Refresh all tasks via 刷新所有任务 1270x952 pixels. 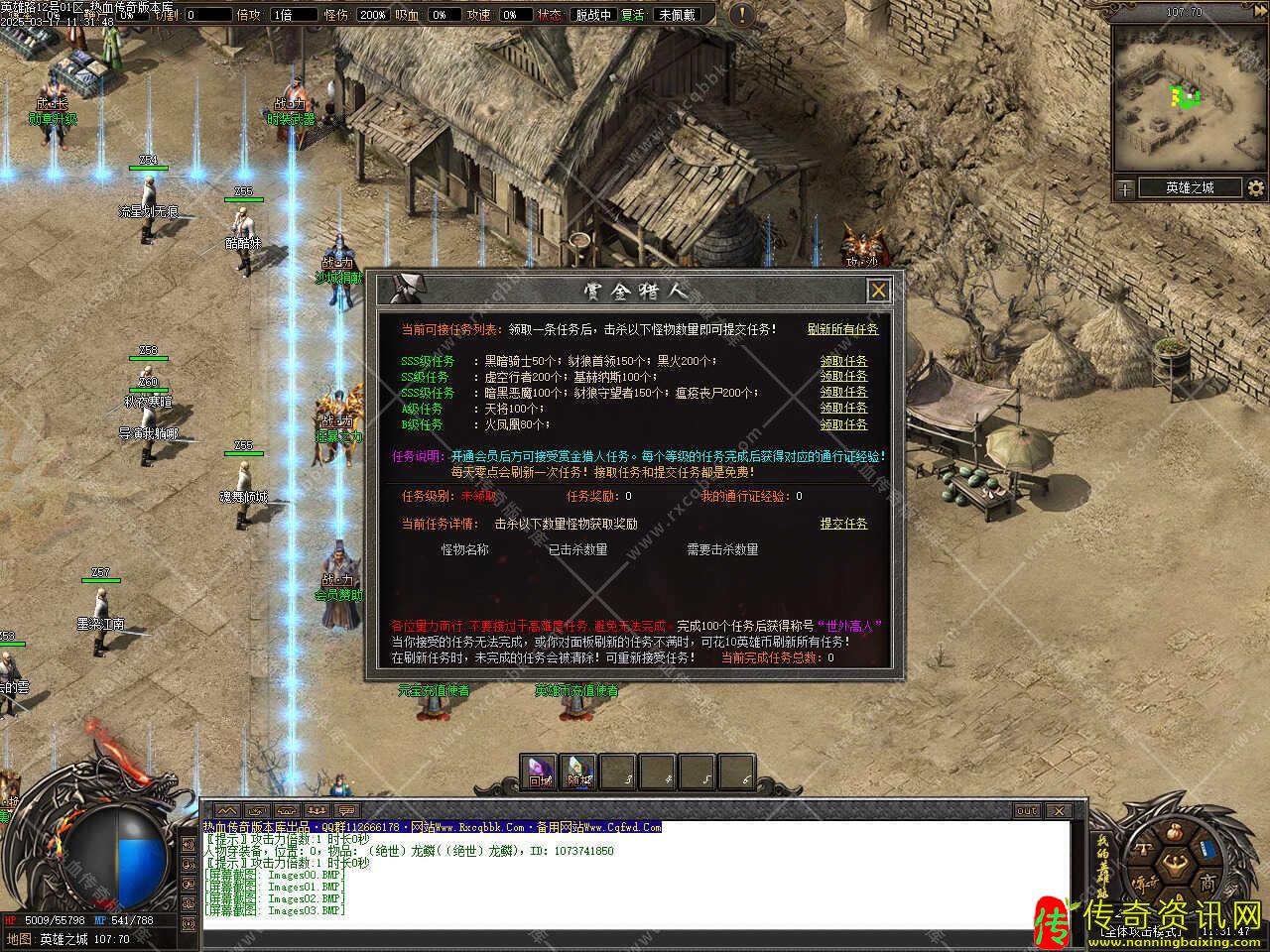(842, 329)
